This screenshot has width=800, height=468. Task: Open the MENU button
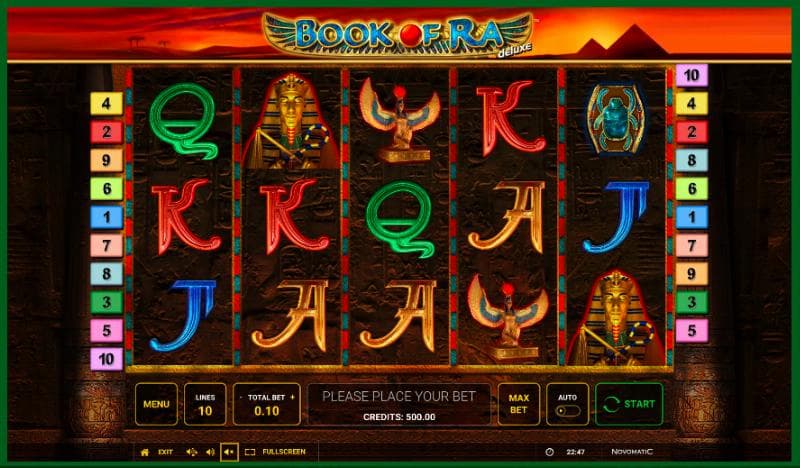coord(156,404)
